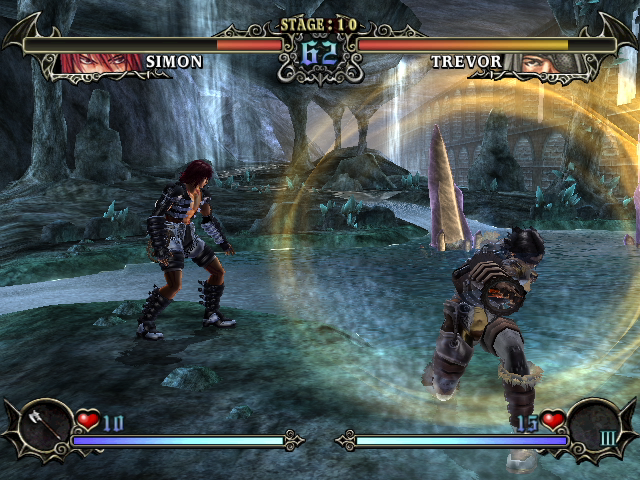Click Simon's red-haired portrait

100,62
